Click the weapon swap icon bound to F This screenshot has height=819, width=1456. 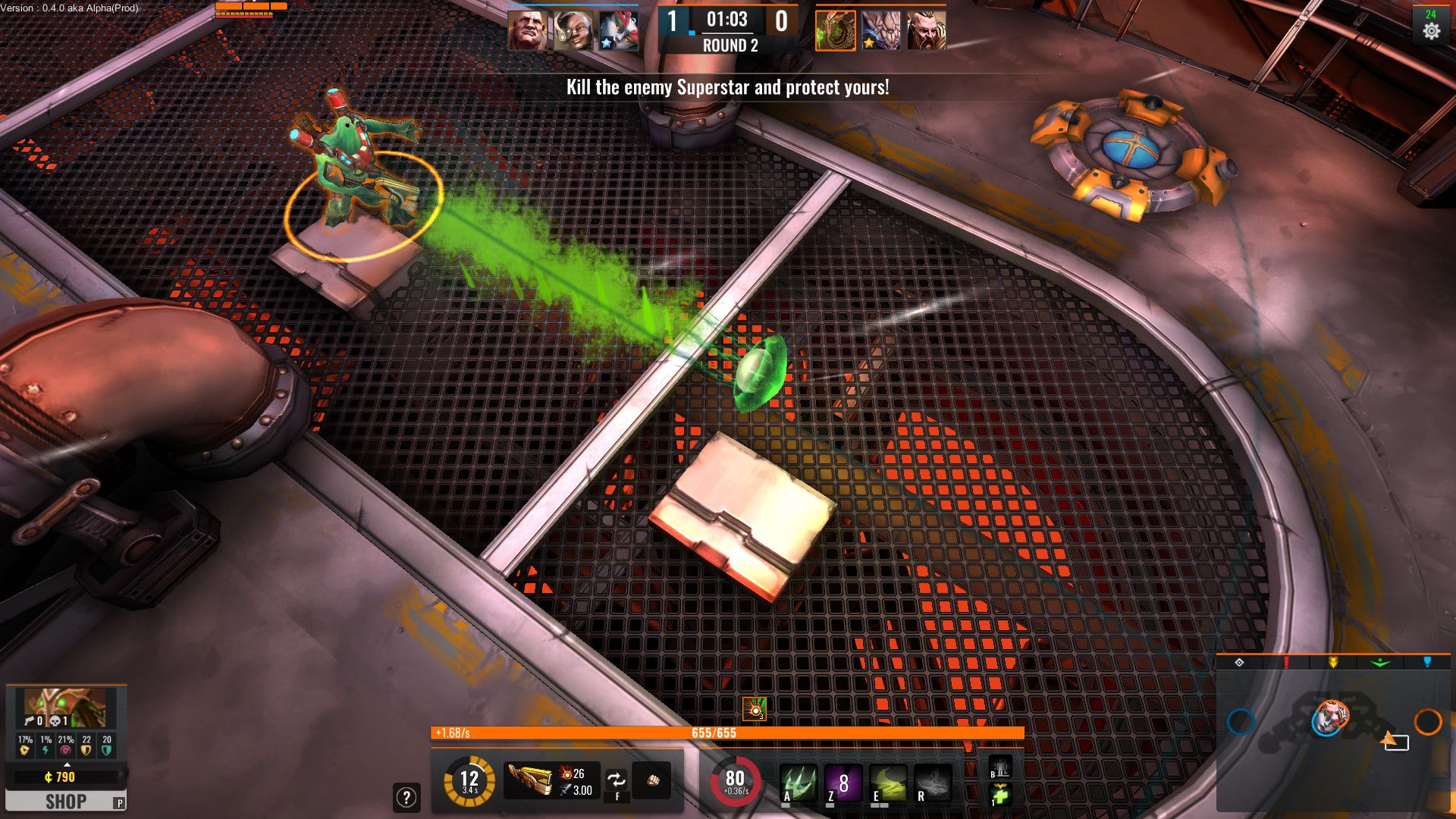tap(617, 778)
